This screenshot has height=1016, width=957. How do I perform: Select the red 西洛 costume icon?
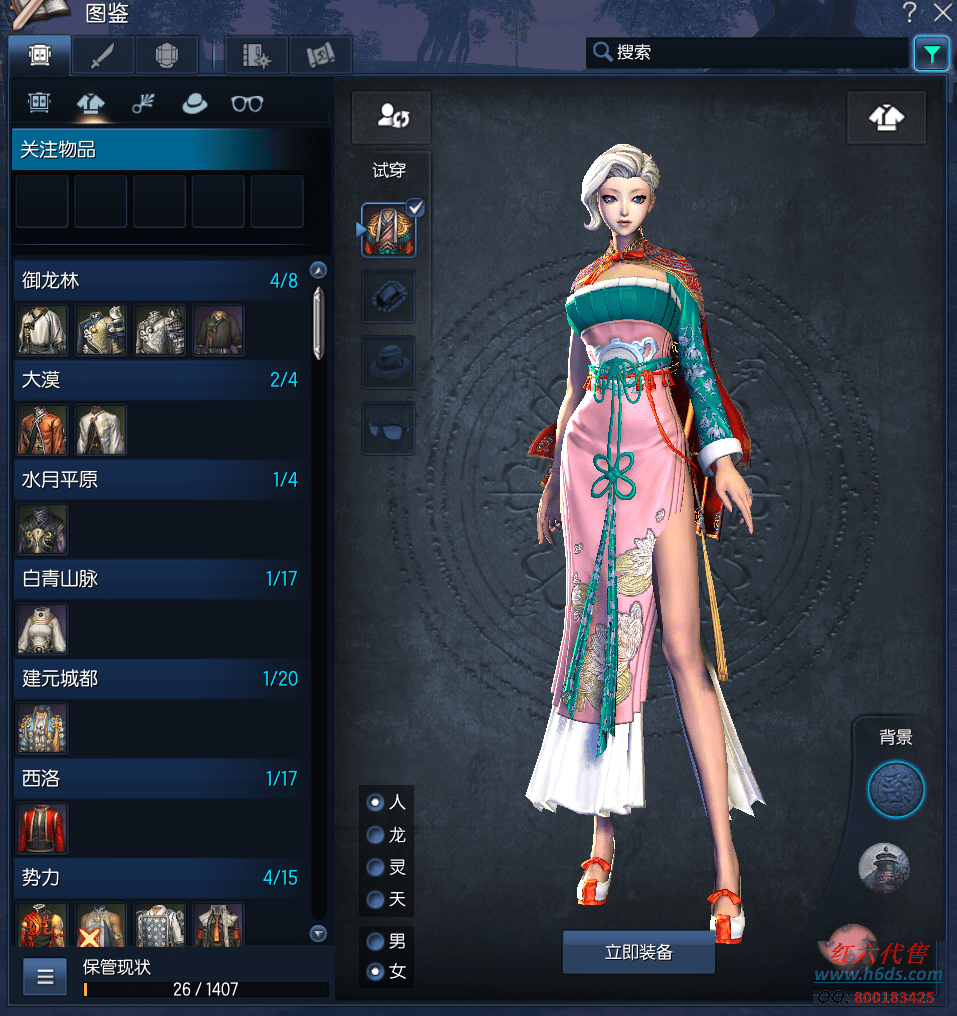tap(43, 828)
